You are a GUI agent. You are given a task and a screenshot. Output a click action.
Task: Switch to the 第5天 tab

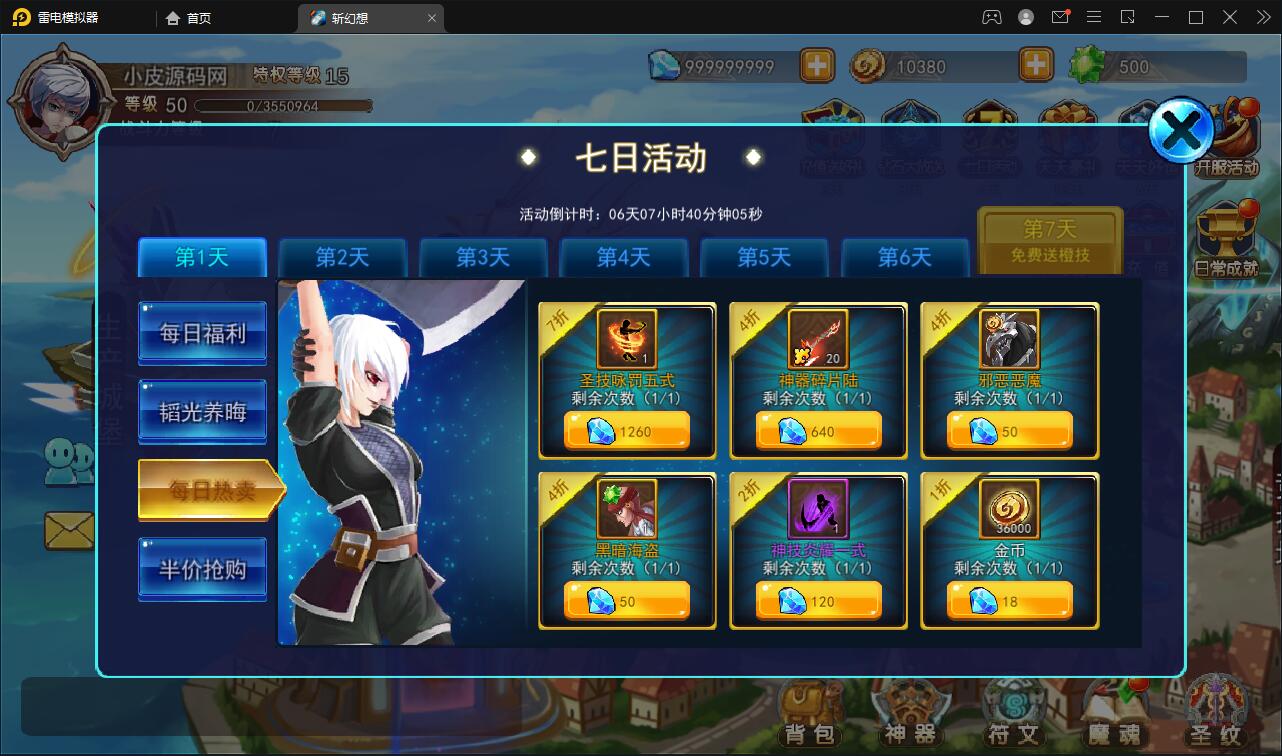pyautogui.click(x=764, y=257)
